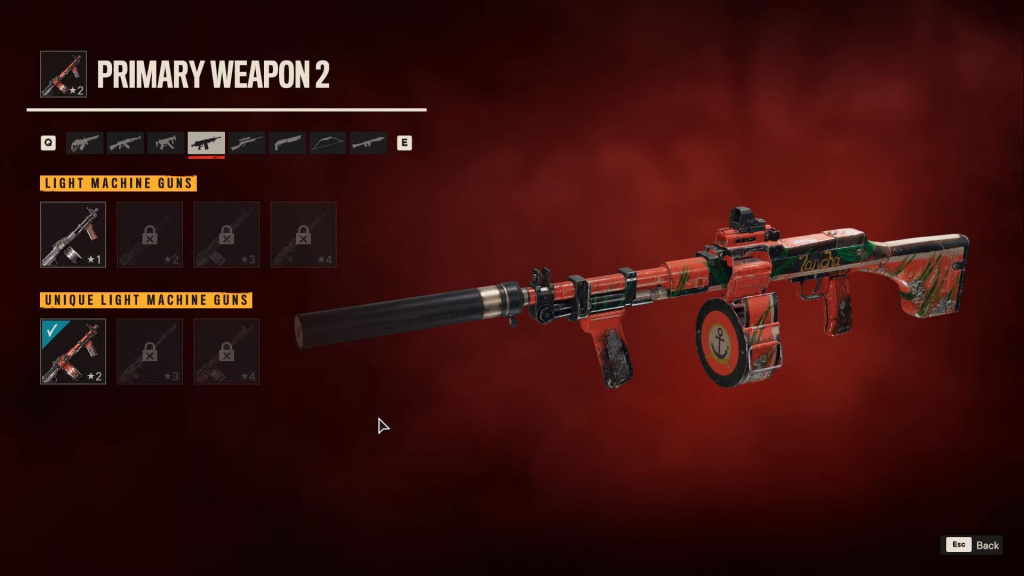Open the shotguns category tab
1024x576 pixels.
coord(288,143)
